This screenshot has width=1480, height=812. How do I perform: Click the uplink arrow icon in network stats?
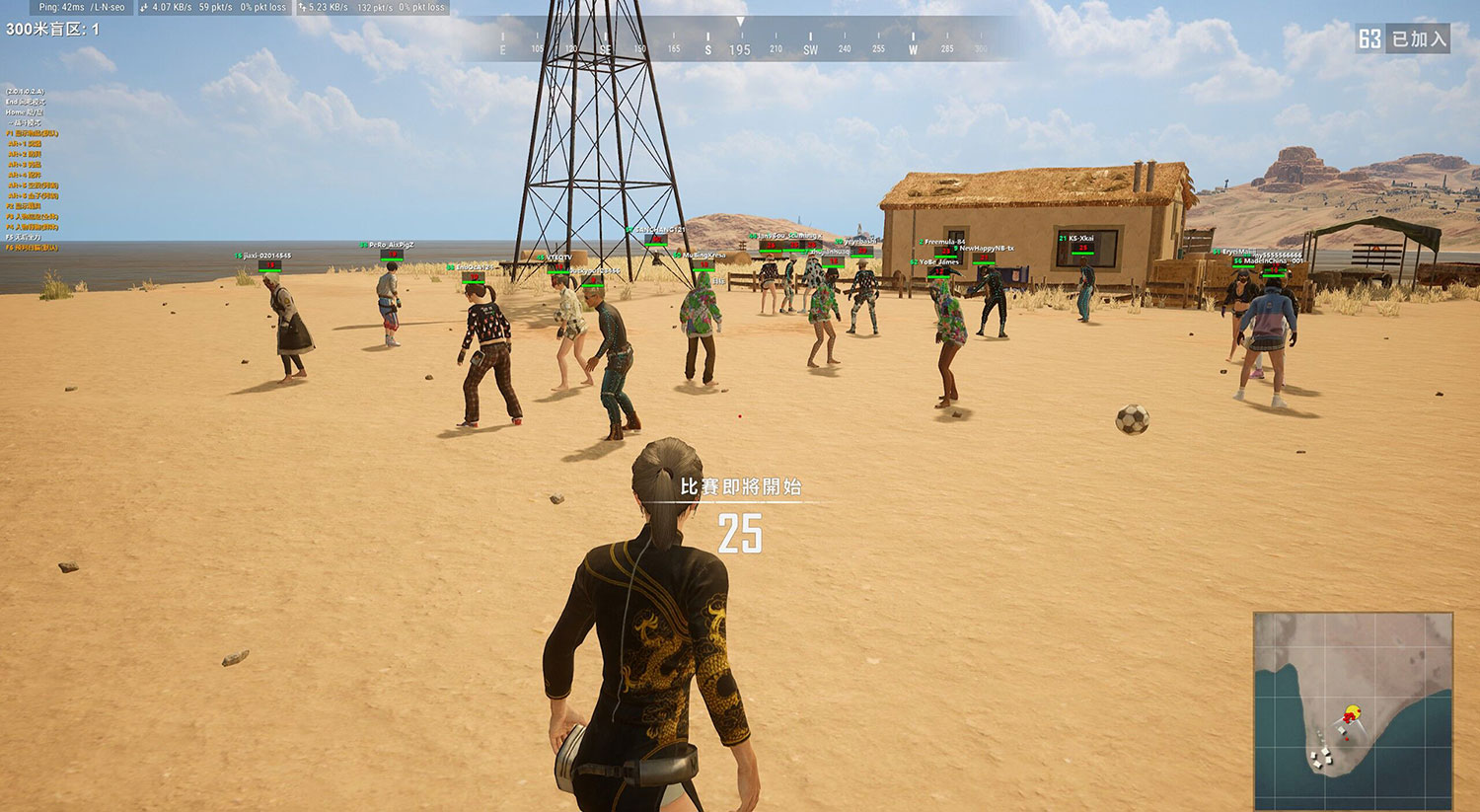point(301,7)
